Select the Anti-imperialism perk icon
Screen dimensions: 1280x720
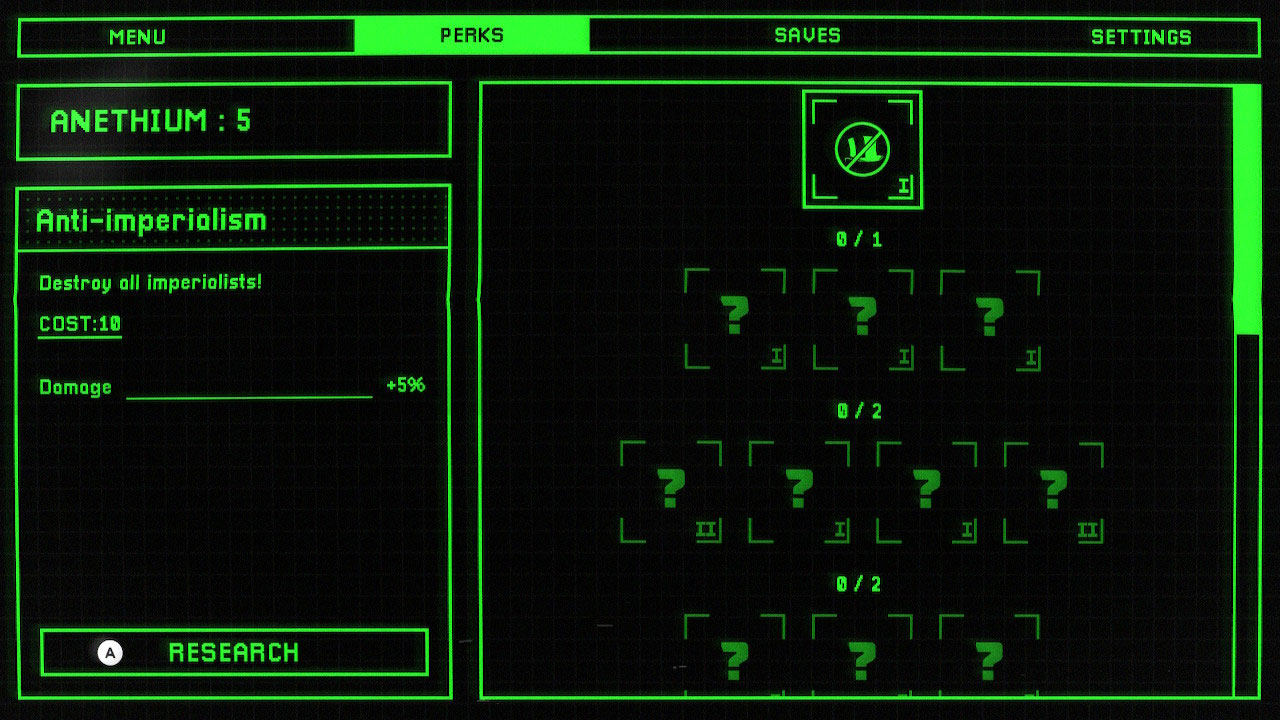(861, 147)
